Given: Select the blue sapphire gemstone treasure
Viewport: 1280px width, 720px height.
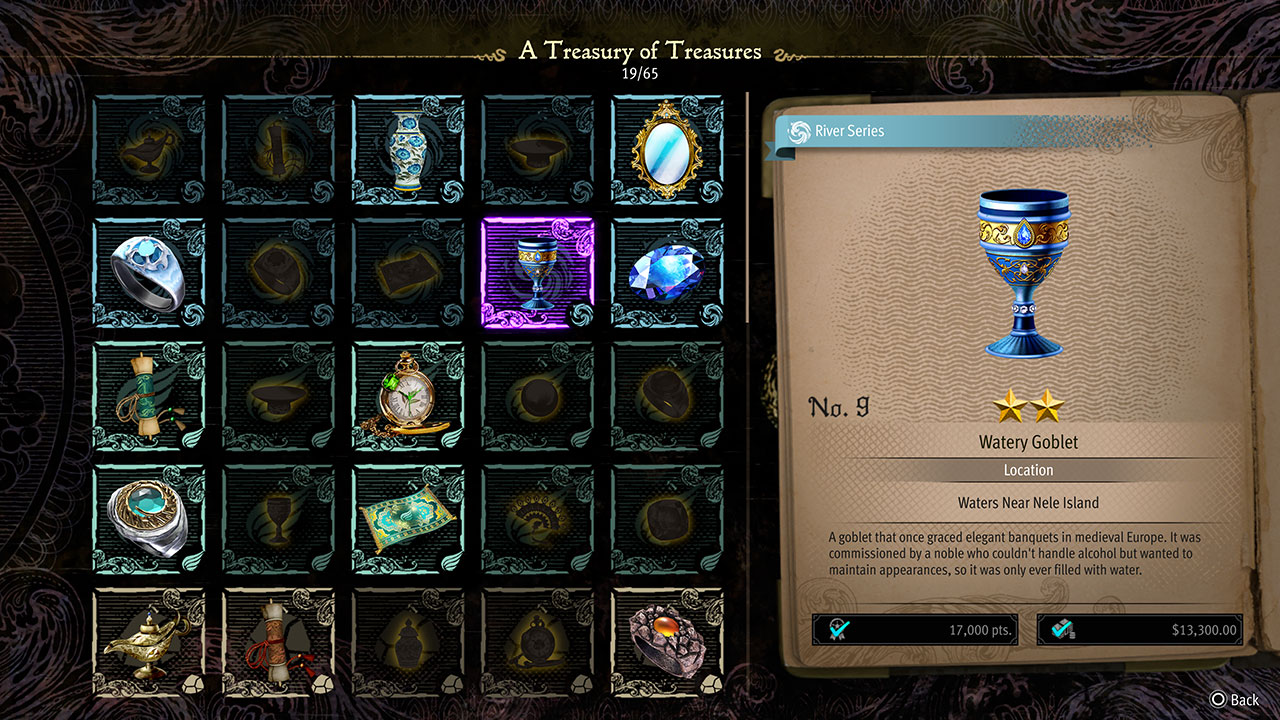Looking at the screenshot, I should [x=667, y=274].
